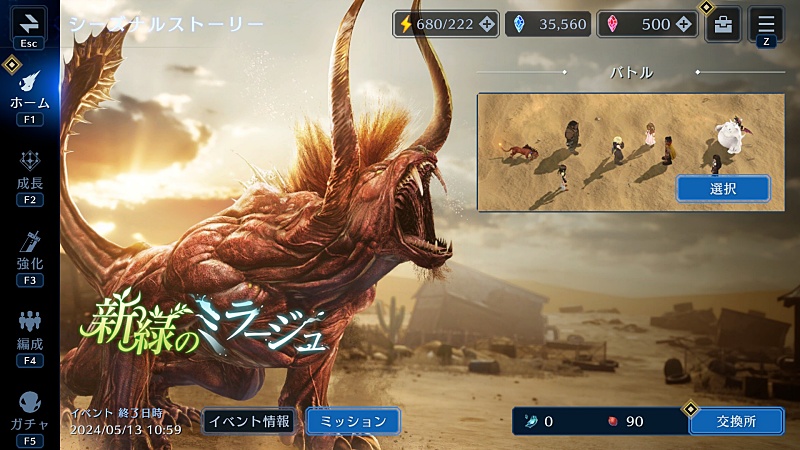
Task: Switch to the 成長 growth tab
Action: [29, 174]
